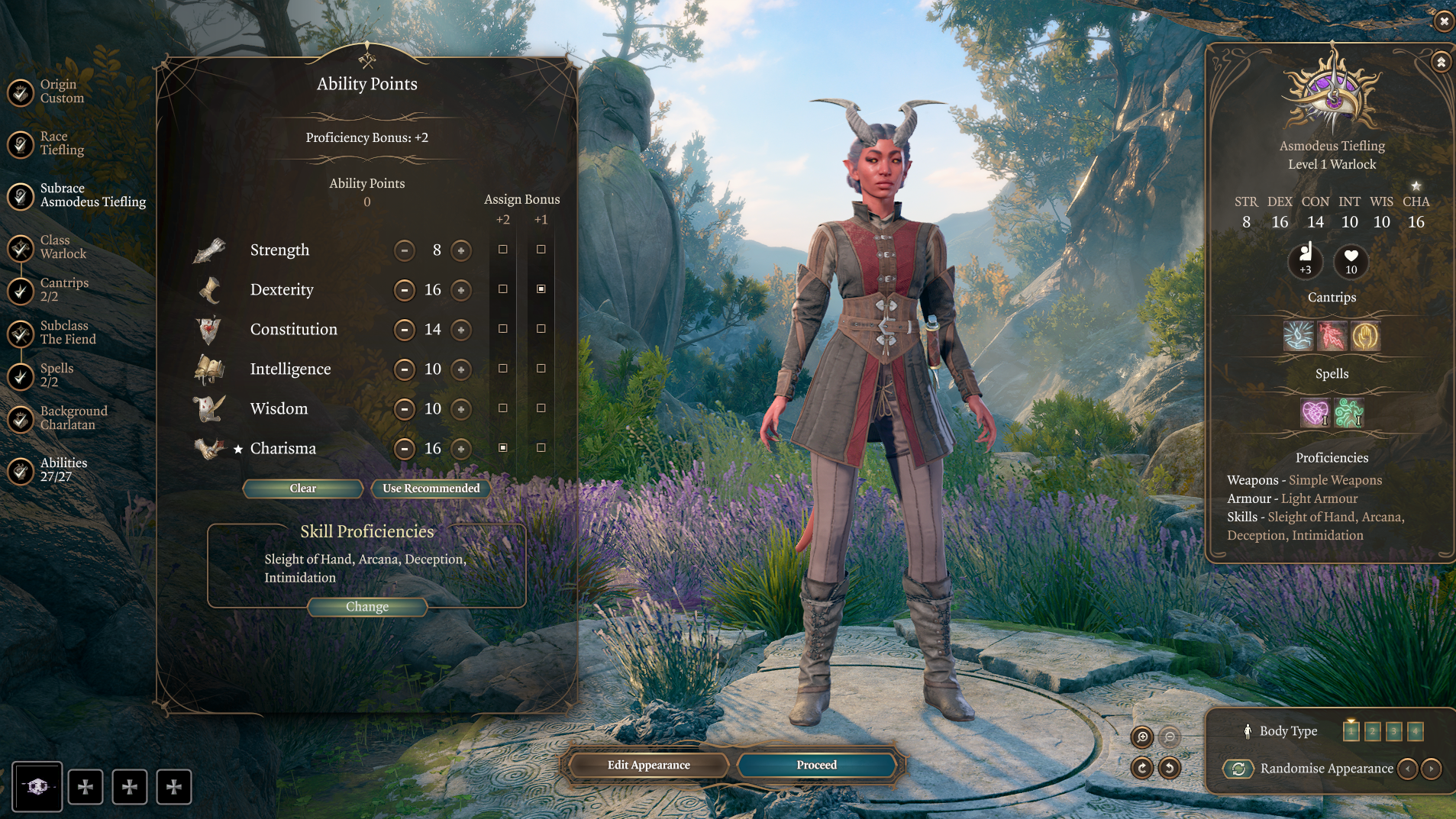Open the Subclass The Fiend step
1456x819 pixels.
pyautogui.click(x=19, y=334)
